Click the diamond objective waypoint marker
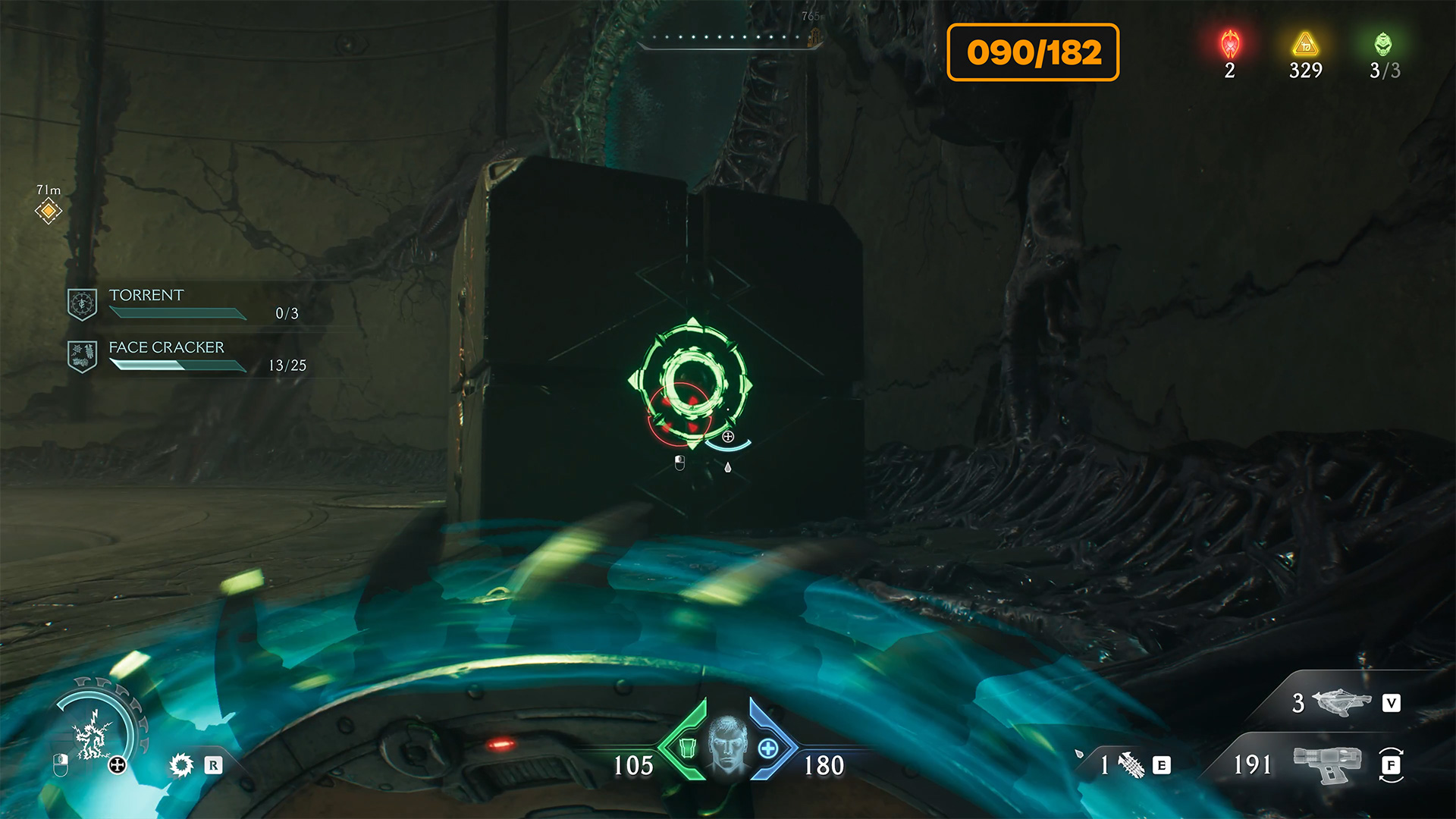The height and width of the screenshot is (819, 1456). [49, 210]
